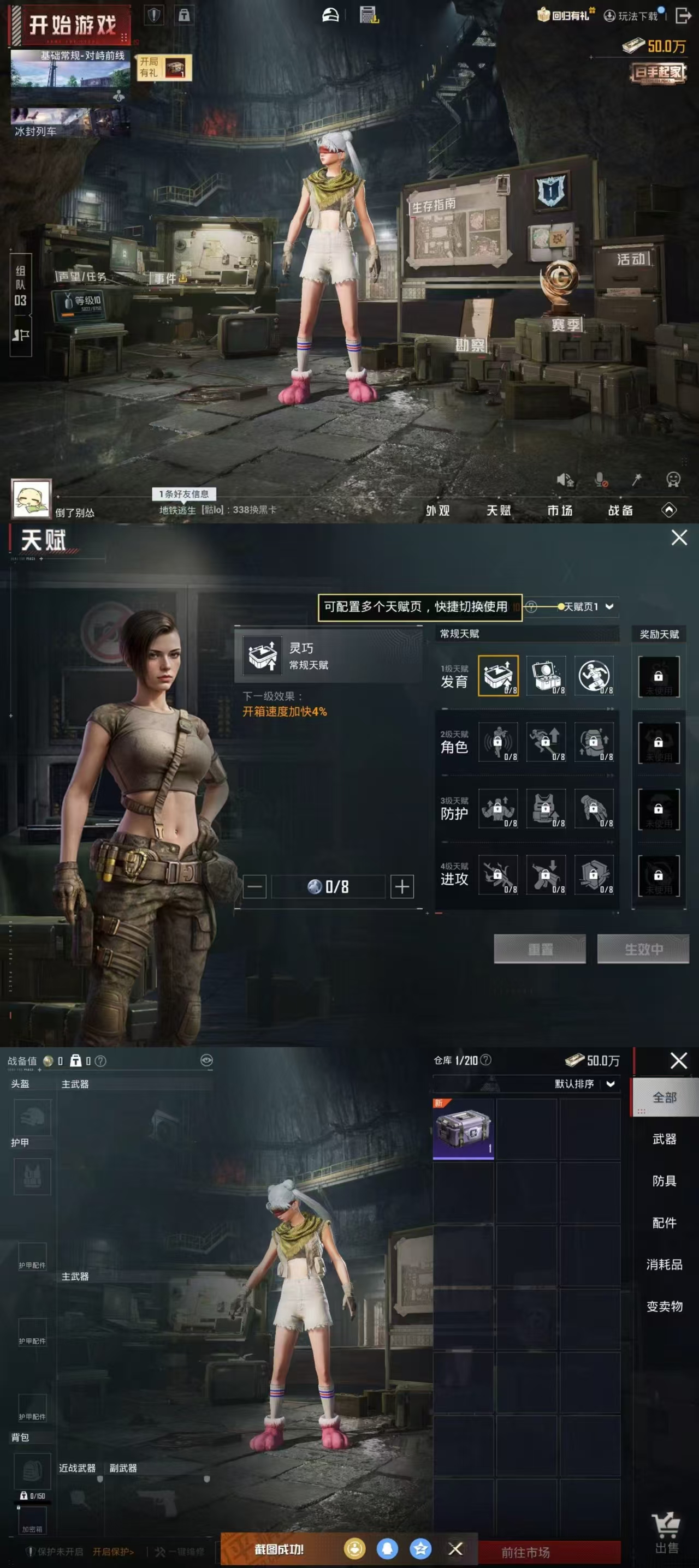Open the 默认排序 sorting dropdown

pos(584,1083)
